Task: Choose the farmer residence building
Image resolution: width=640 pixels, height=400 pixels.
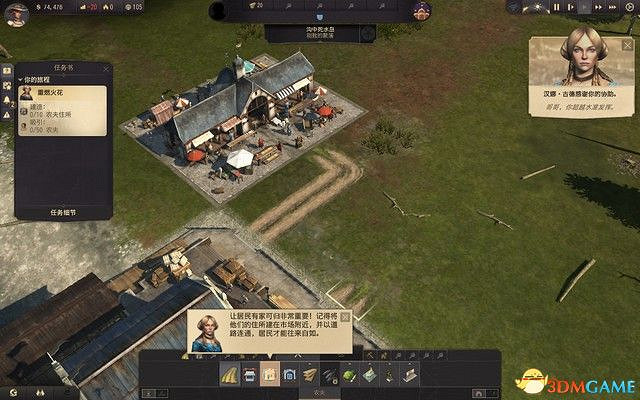Action: click(269, 375)
